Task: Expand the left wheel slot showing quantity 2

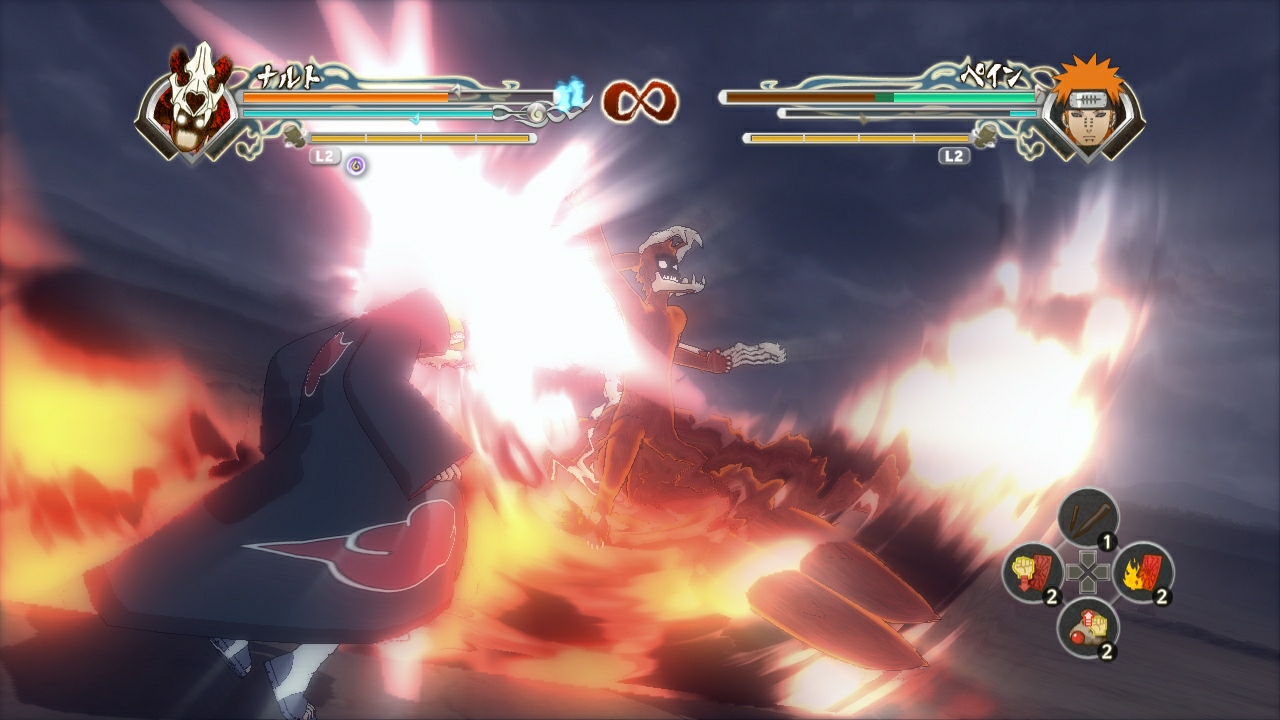Action: click(x=1030, y=572)
